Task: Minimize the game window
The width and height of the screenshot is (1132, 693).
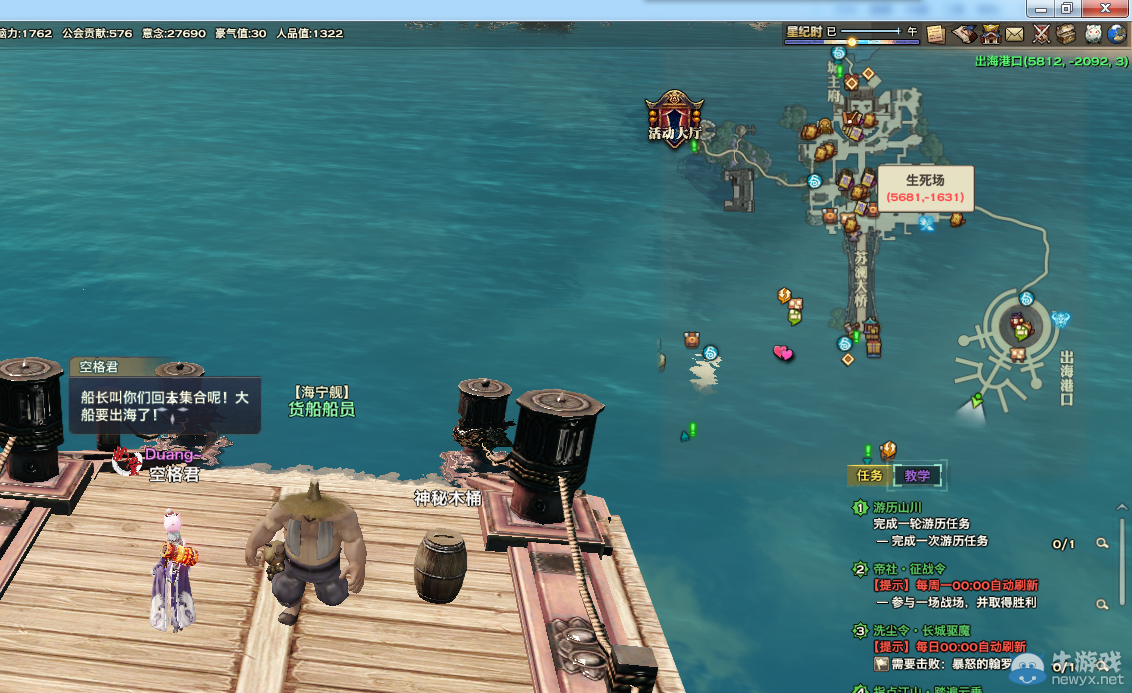Action: click(1040, 8)
